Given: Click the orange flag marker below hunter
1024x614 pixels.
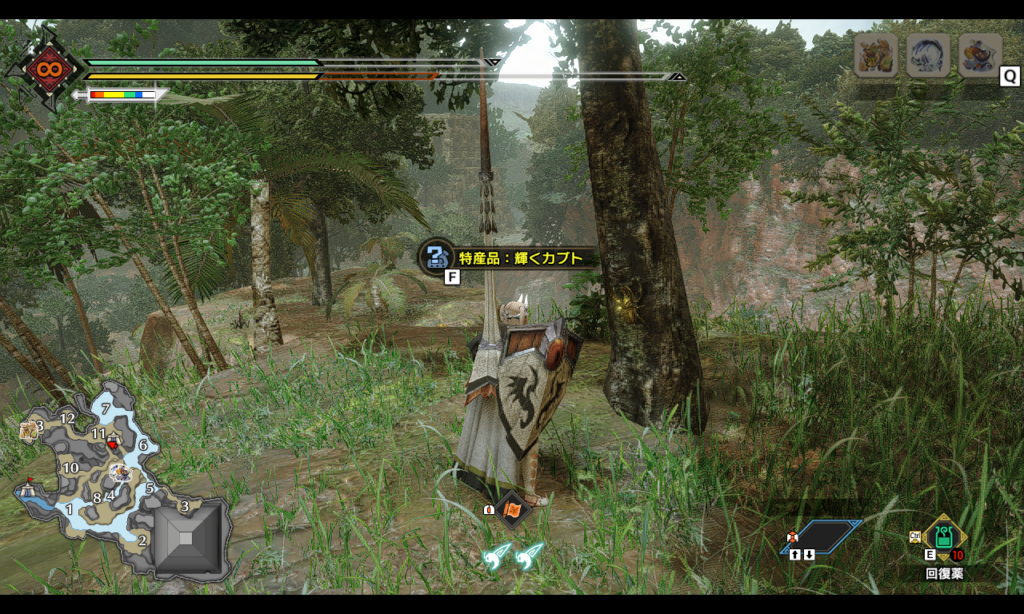Looking at the screenshot, I should tap(511, 510).
